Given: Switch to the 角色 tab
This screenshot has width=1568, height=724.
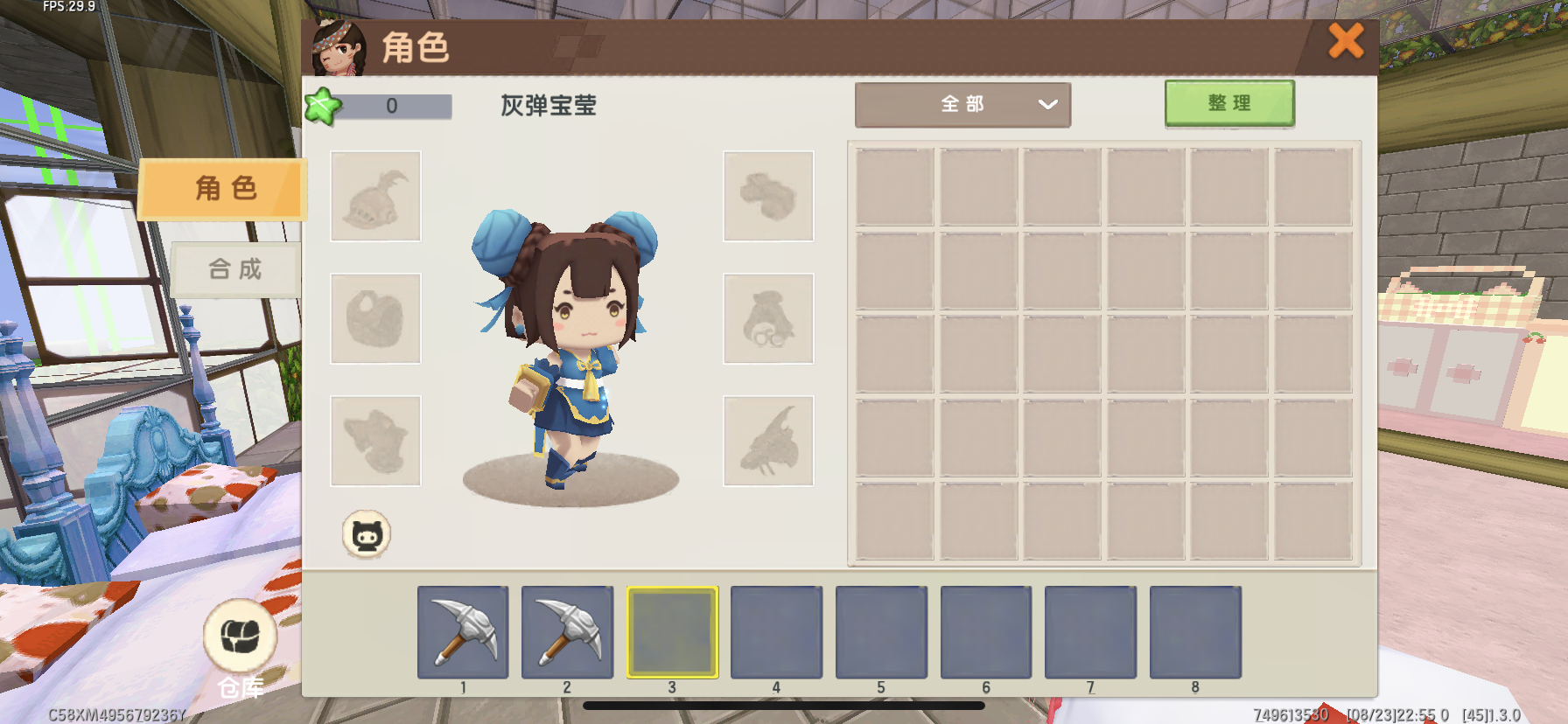Looking at the screenshot, I should point(224,188).
